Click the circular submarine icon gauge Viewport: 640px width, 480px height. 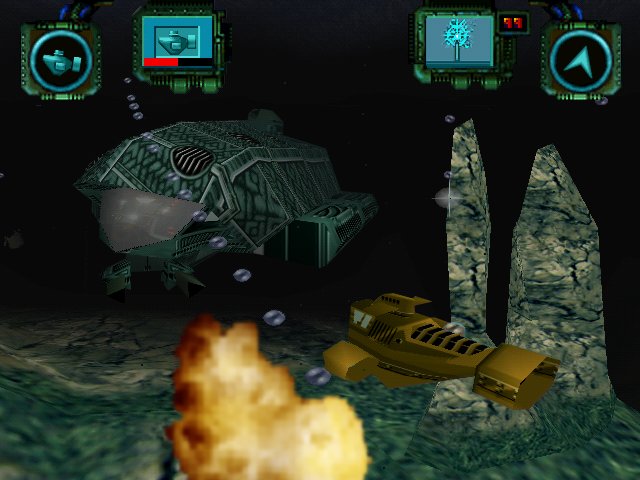[60, 60]
